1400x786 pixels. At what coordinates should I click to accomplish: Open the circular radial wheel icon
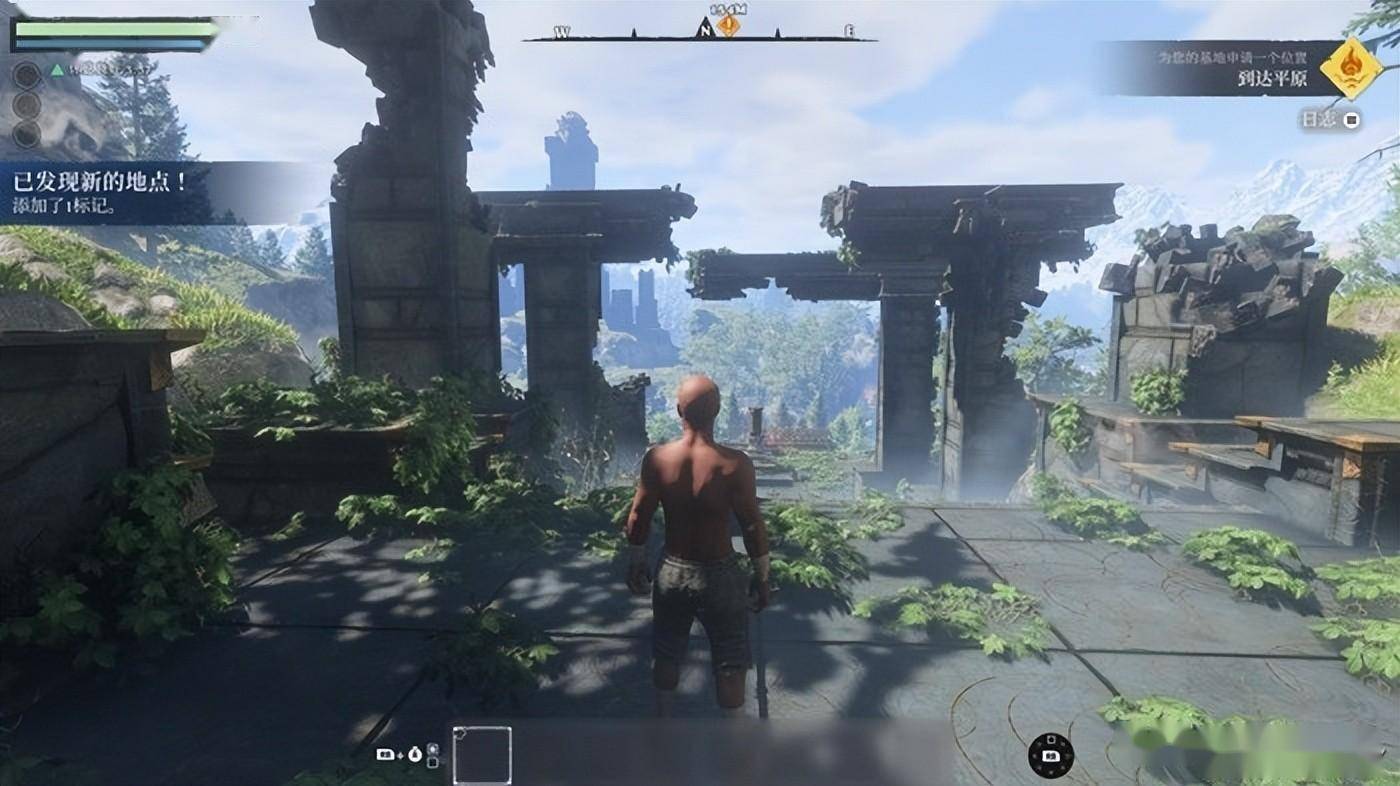(1051, 755)
